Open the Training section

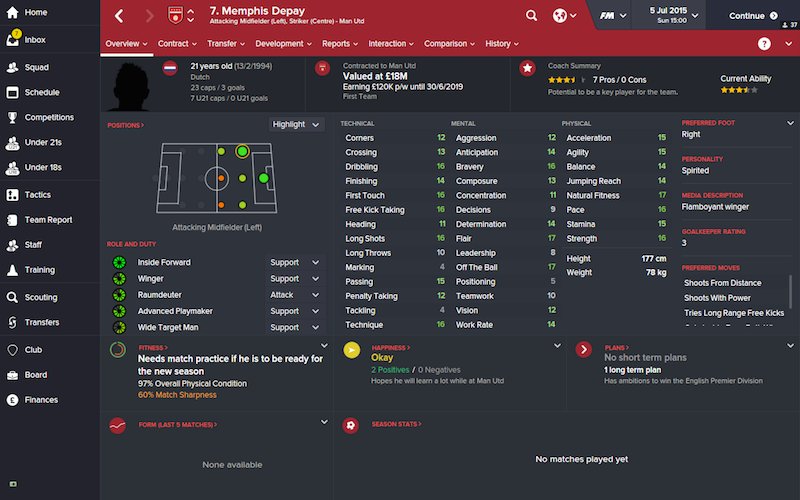pos(39,270)
